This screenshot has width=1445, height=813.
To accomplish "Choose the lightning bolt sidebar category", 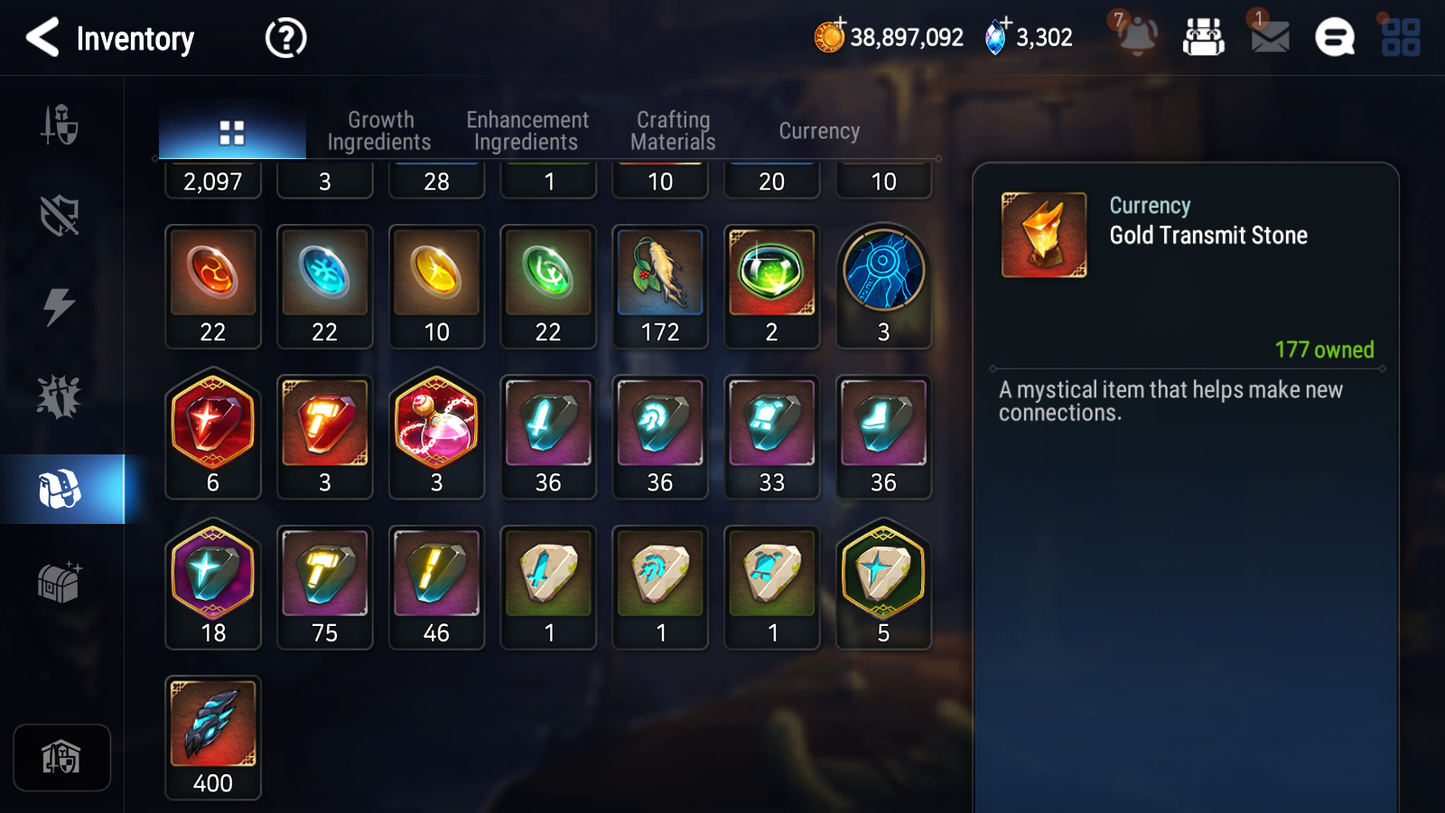I will 60,306.
